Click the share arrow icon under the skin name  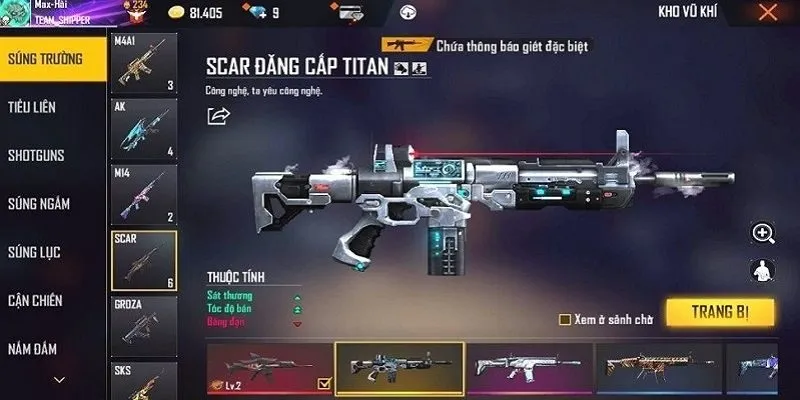coord(218,116)
